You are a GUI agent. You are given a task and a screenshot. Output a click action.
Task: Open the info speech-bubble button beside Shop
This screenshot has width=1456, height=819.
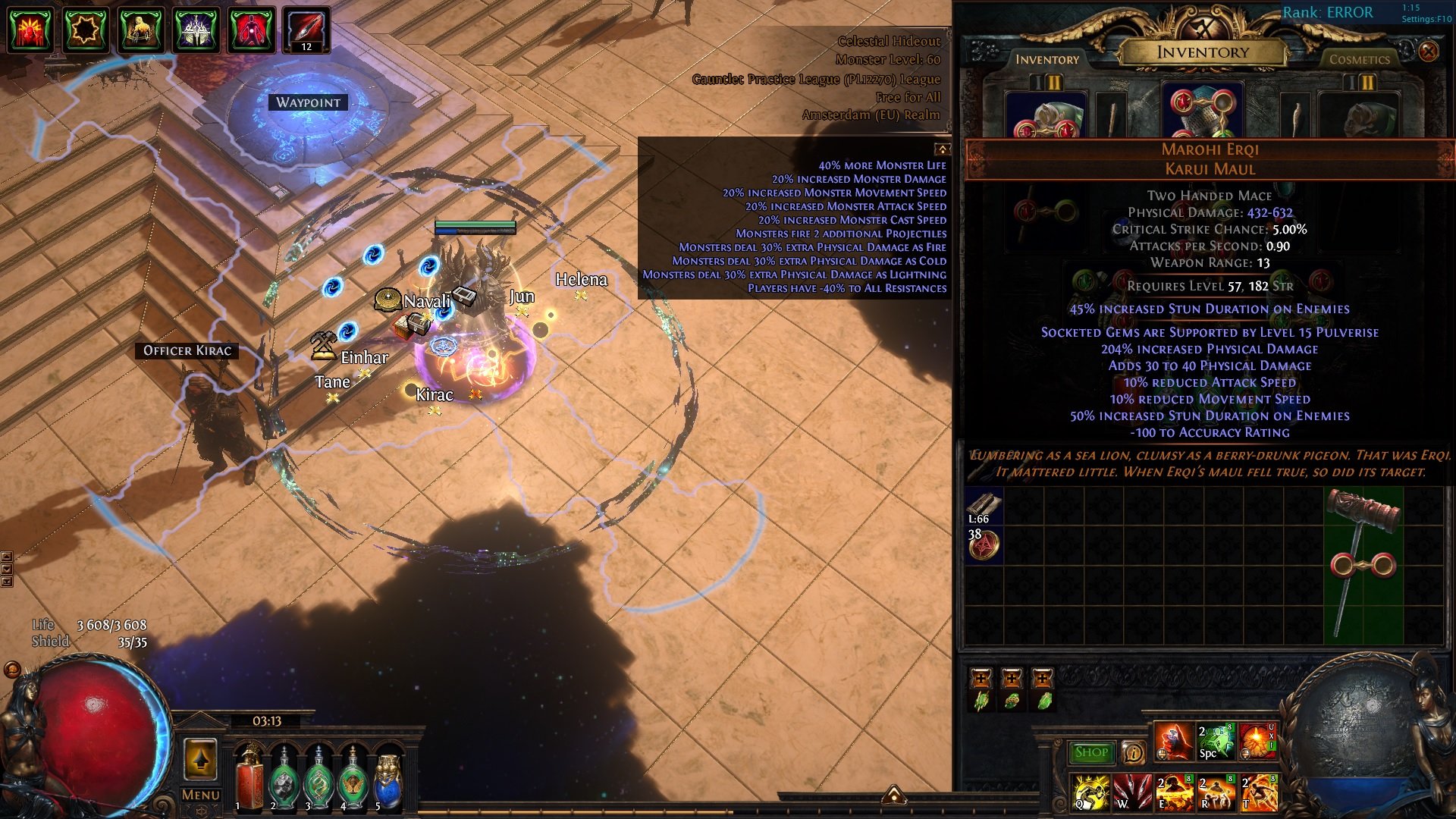point(1133,752)
